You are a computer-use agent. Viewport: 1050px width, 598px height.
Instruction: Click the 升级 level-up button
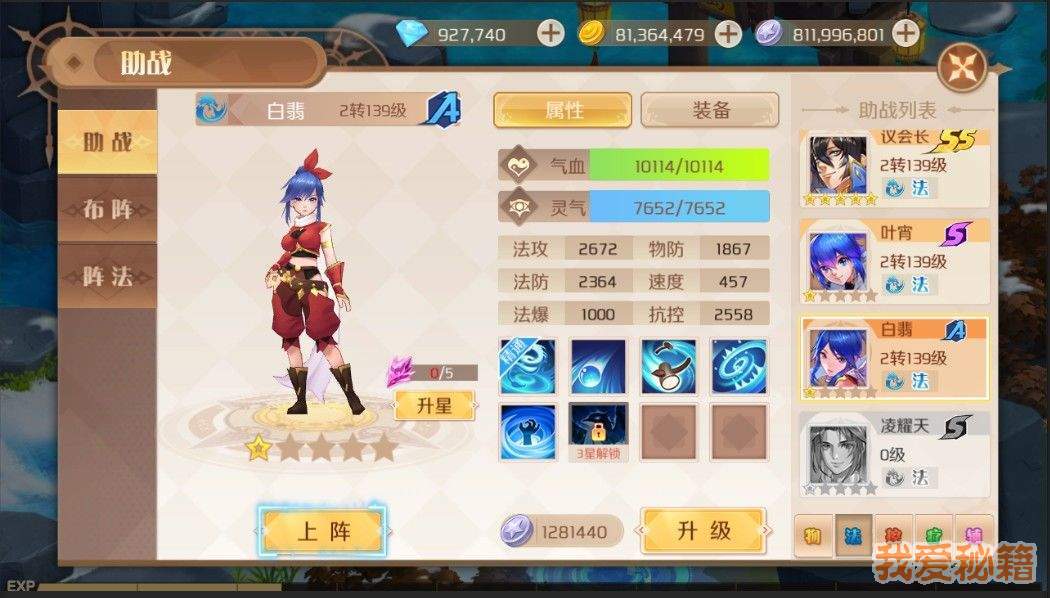click(704, 531)
